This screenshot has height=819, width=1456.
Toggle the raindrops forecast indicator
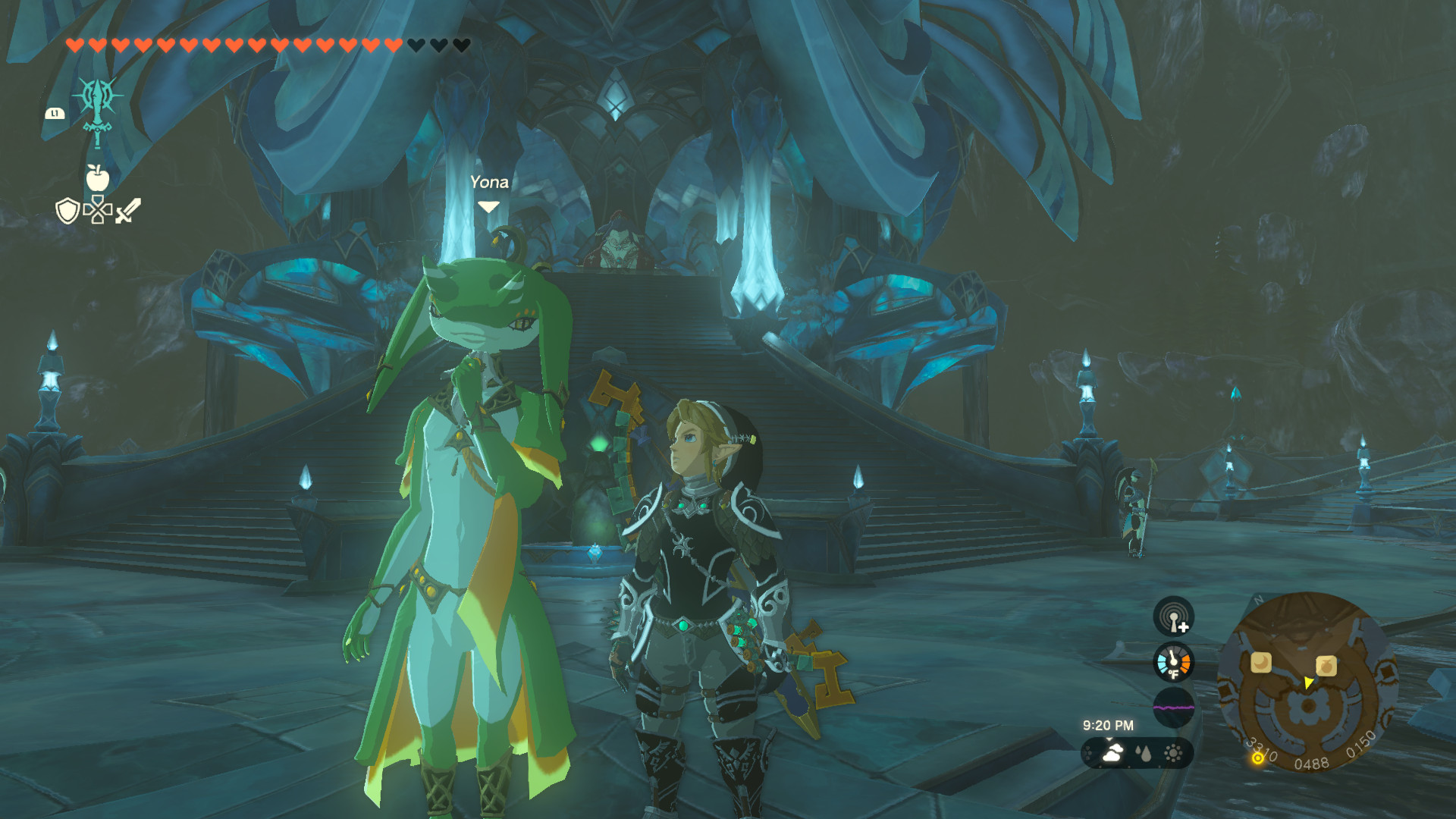click(x=1144, y=753)
